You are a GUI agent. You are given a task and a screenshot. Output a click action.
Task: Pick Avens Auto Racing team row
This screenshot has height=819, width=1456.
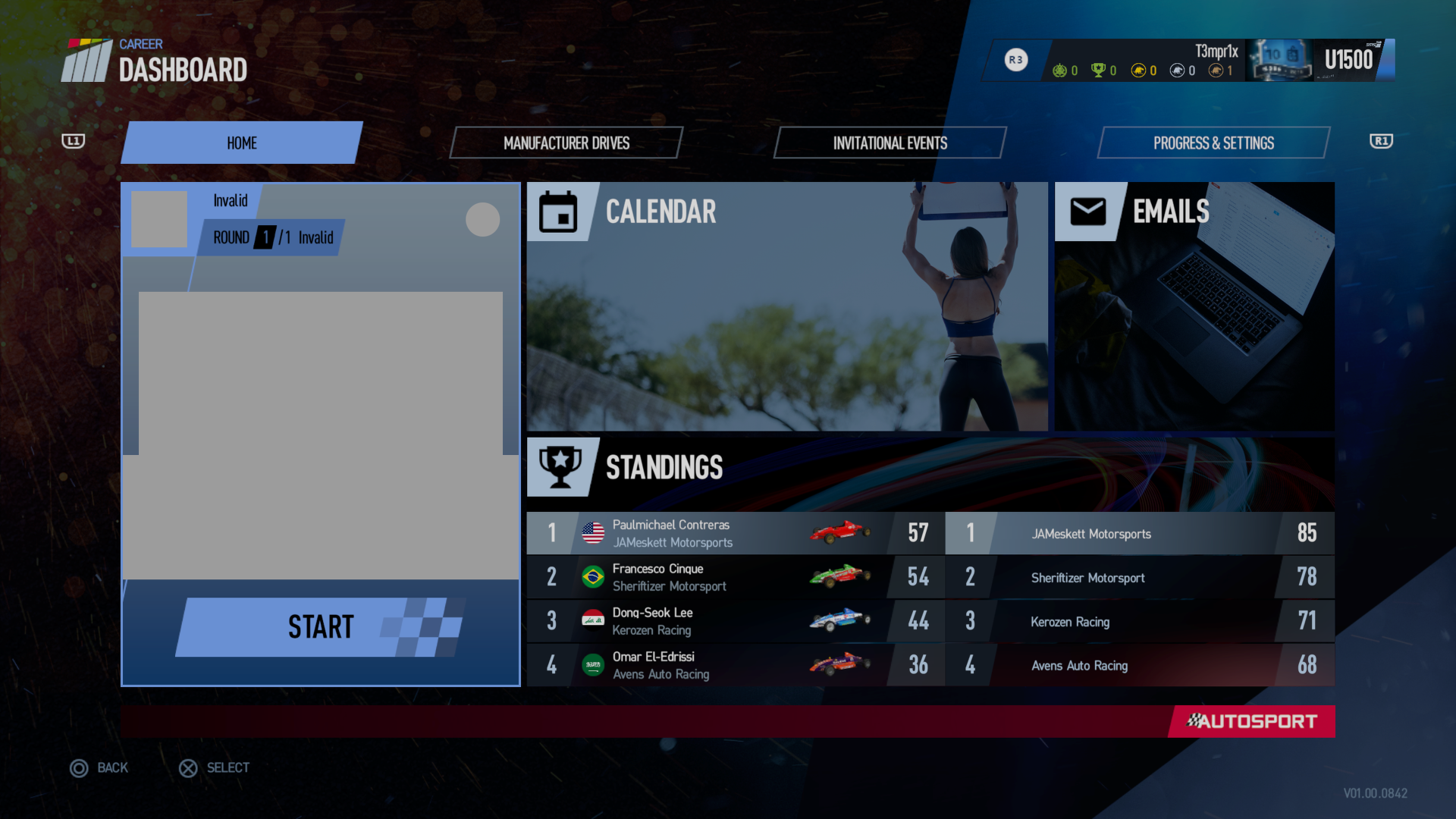tap(1139, 665)
